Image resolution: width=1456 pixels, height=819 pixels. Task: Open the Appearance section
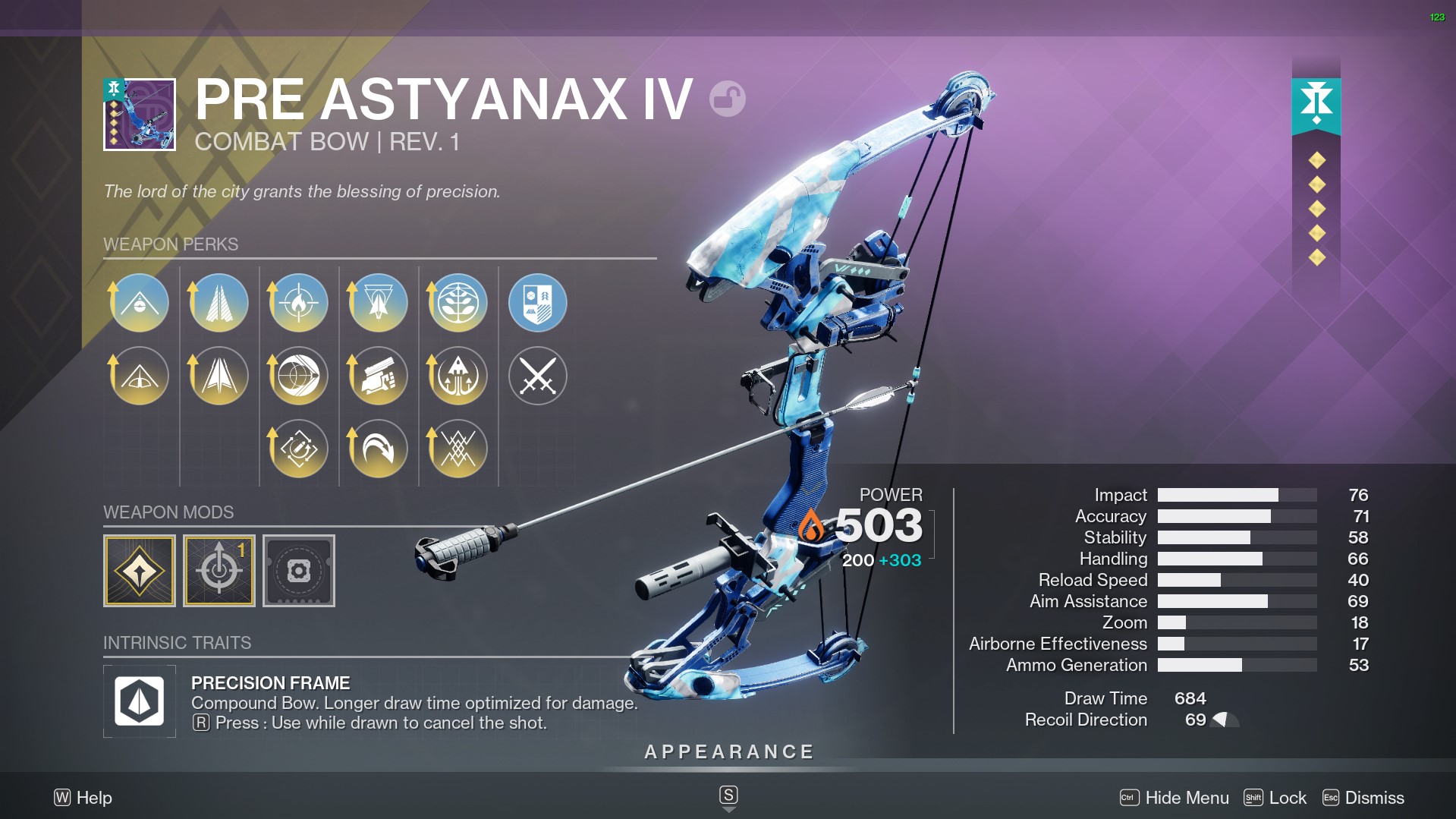pos(728,752)
